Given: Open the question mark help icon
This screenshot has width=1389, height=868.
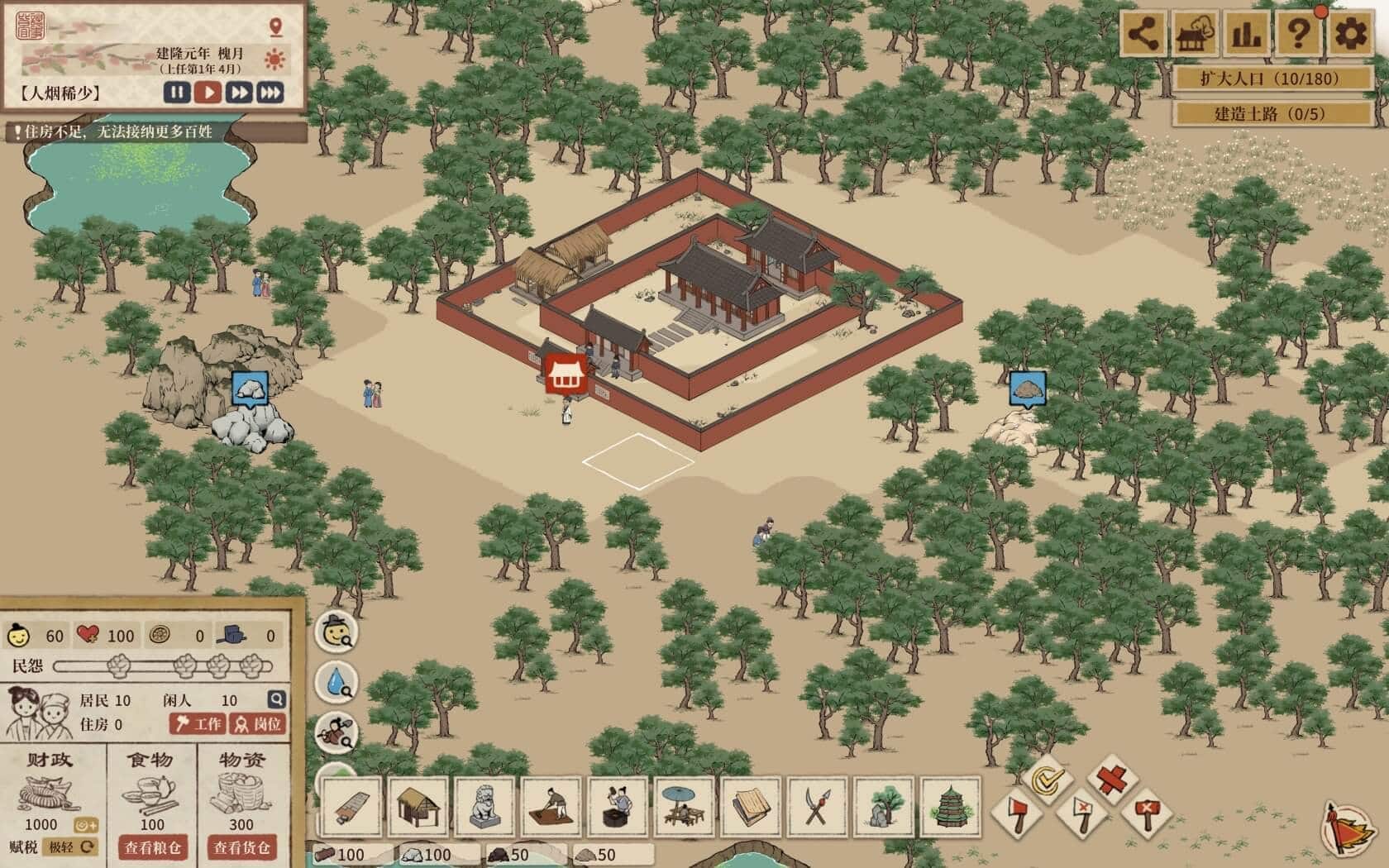Looking at the screenshot, I should 1298,35.
